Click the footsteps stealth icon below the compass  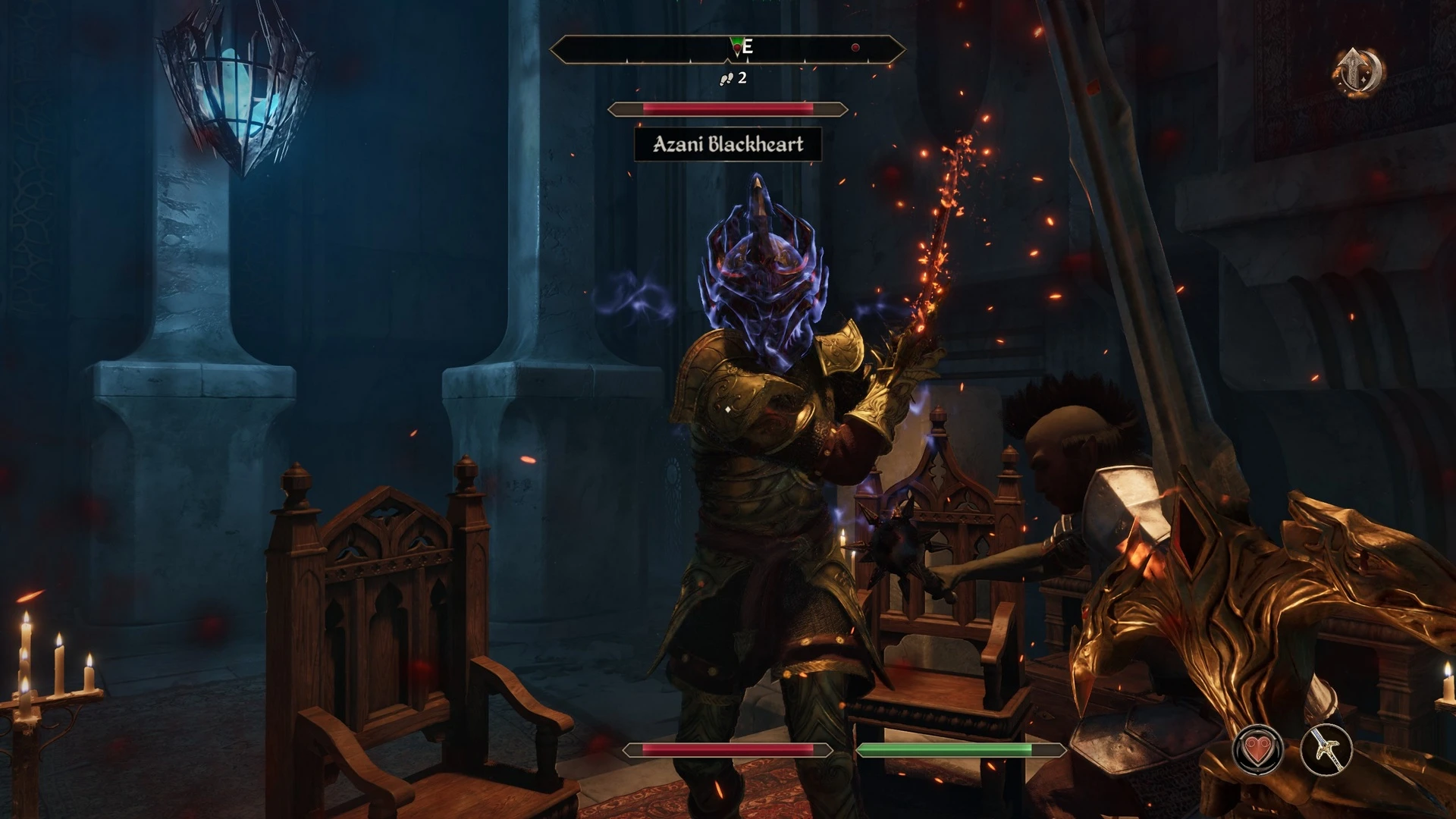pyautogui.click(x=727, y=77)
